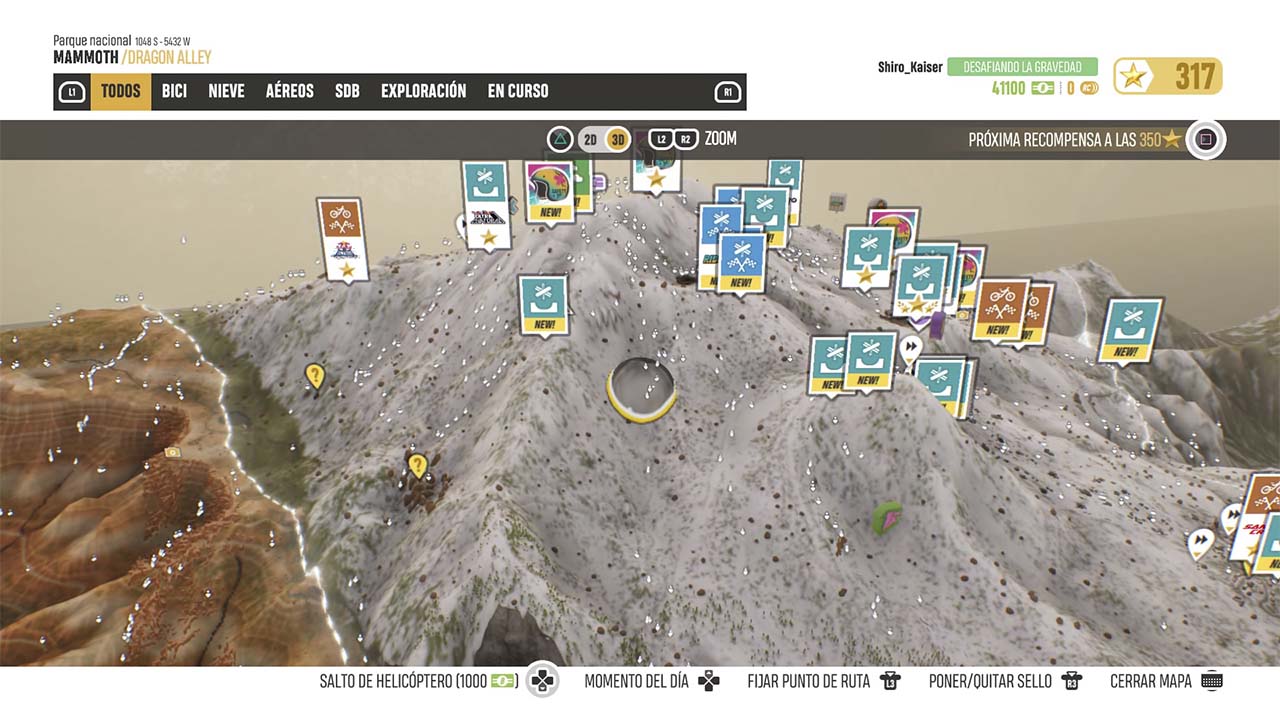The height and width of the screenshot is (720, 1280).
Task: Select the 3D map view option
Action: pyautogui.click(x=618, y=139)
